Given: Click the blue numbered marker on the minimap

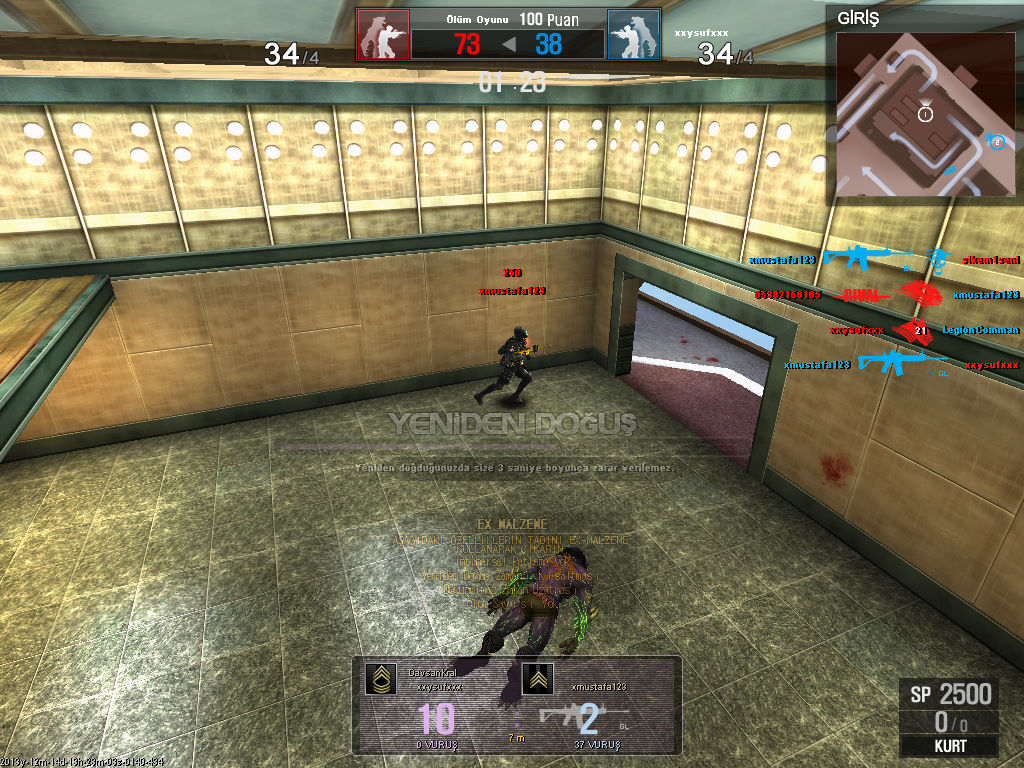Looking at the screenshot, I should coord(996,142).
